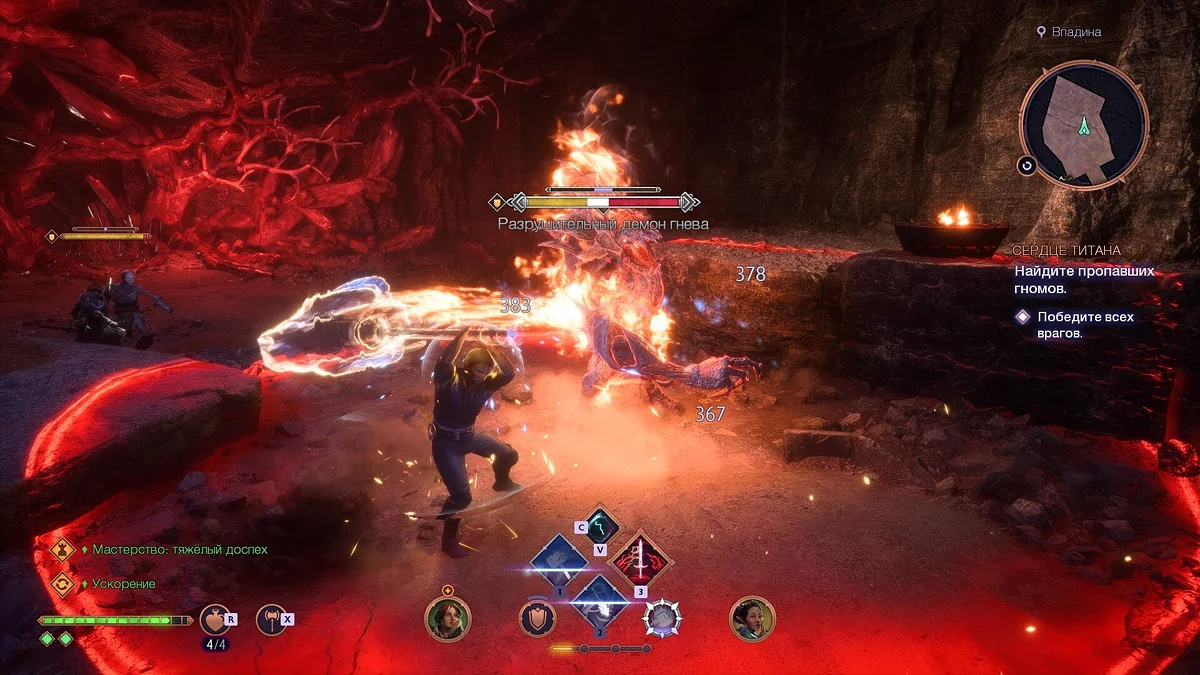This screenshot has height=675, width=1200.
Task: Click the Впадина location label
Action: click(1075, 32)
